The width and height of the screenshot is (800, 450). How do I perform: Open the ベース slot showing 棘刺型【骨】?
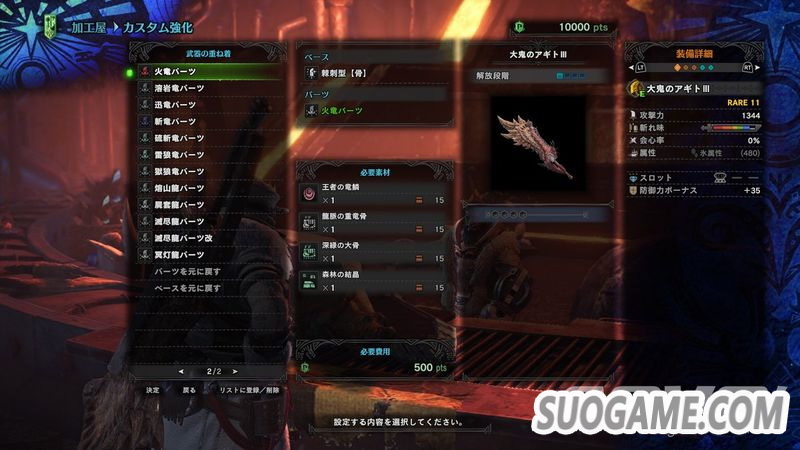click(x=375, y=74)
